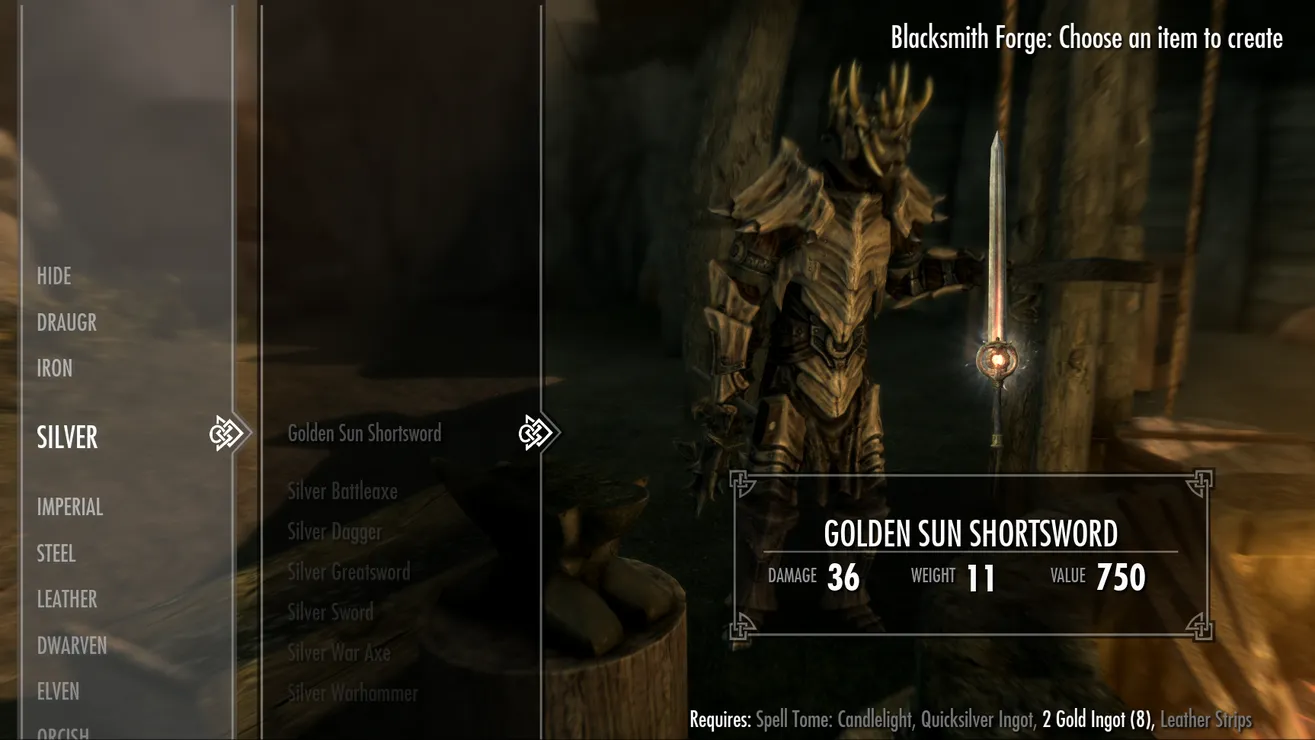Select the Hide crafting category

(x=54, y=276)
